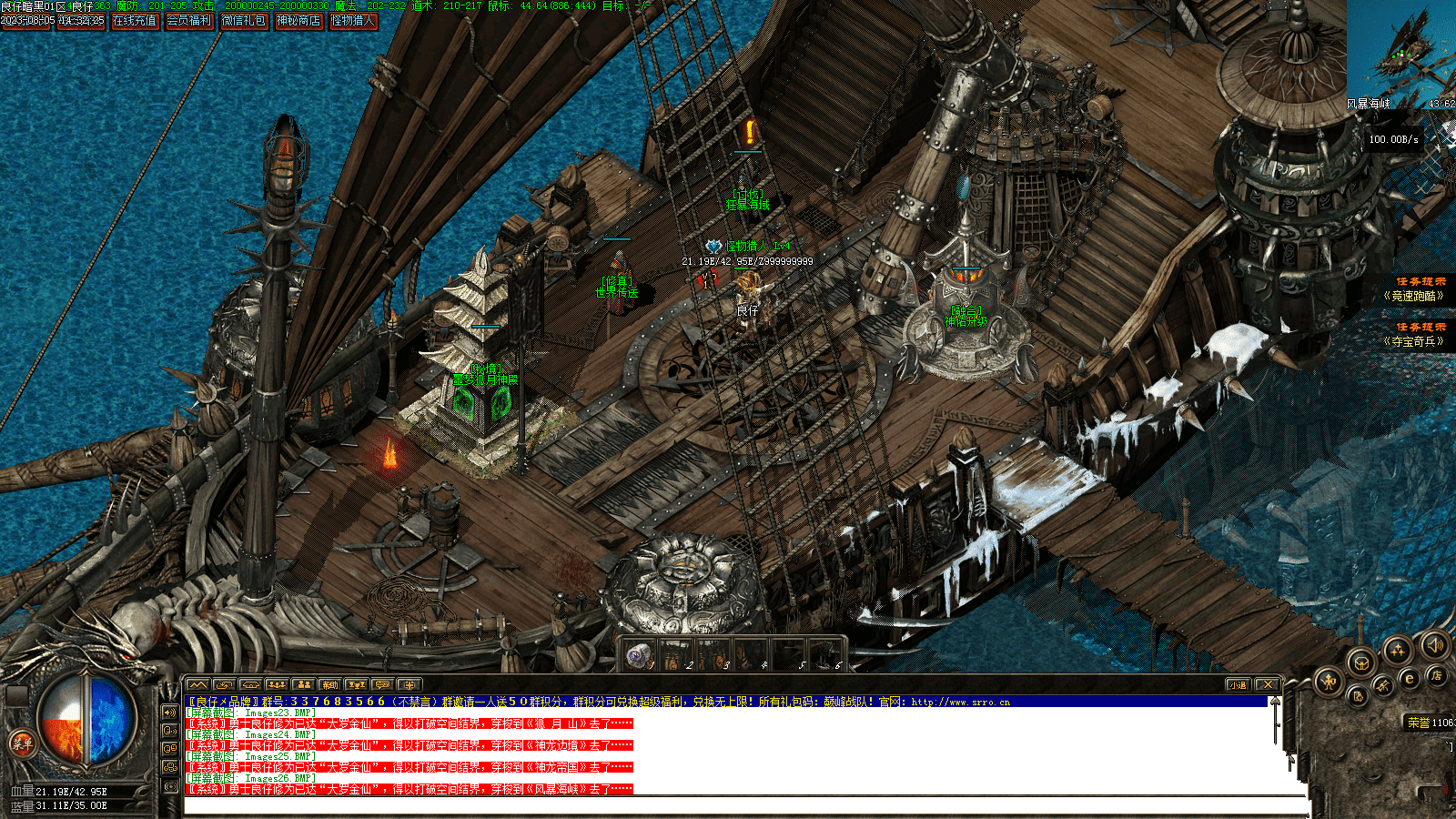Use the first hotbar item slot

[x=640, y=654]
